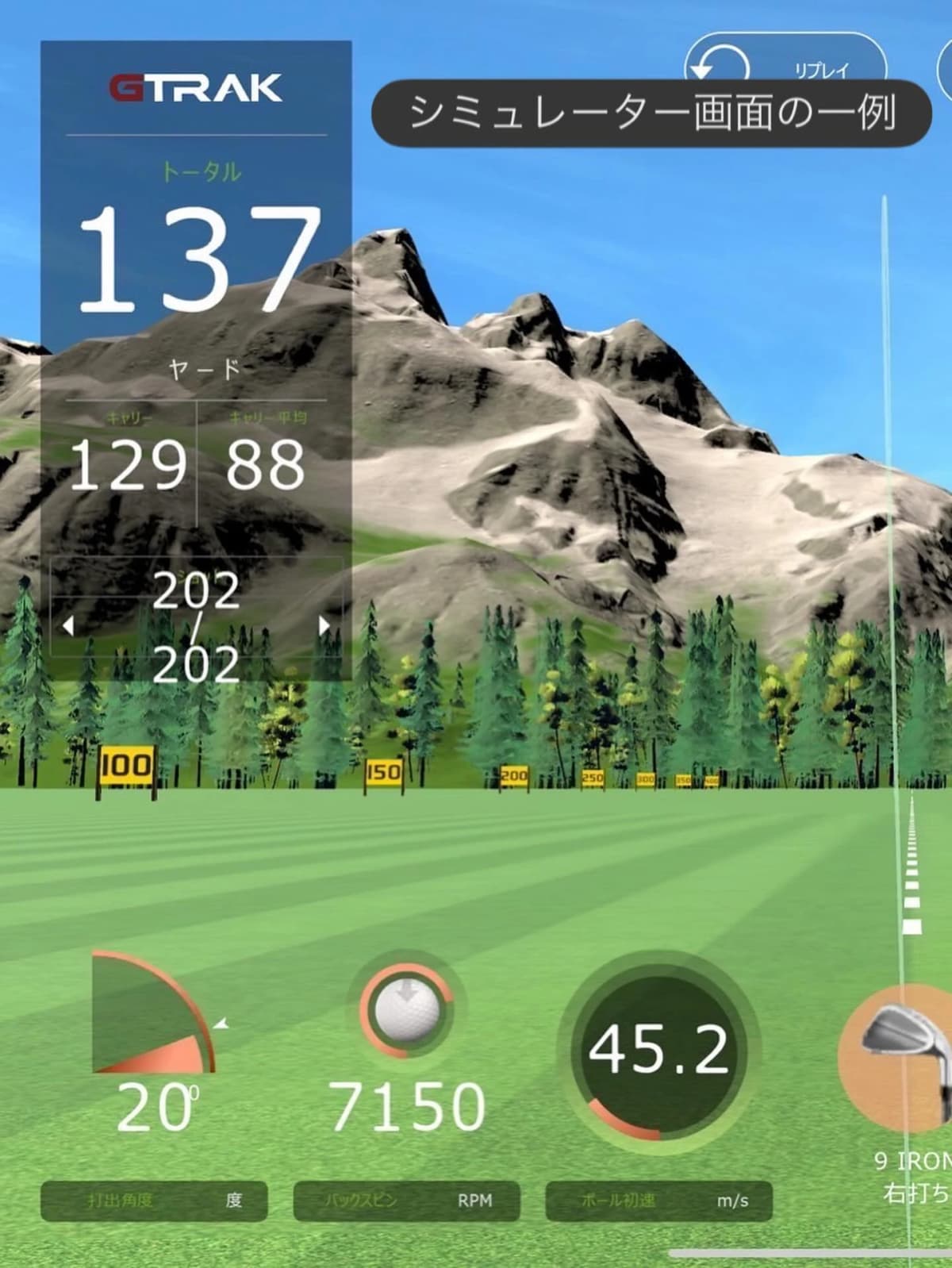The image size is (952, 1268).
Task: Go to the previous shot with left arrow
Action: click(68, 626)
